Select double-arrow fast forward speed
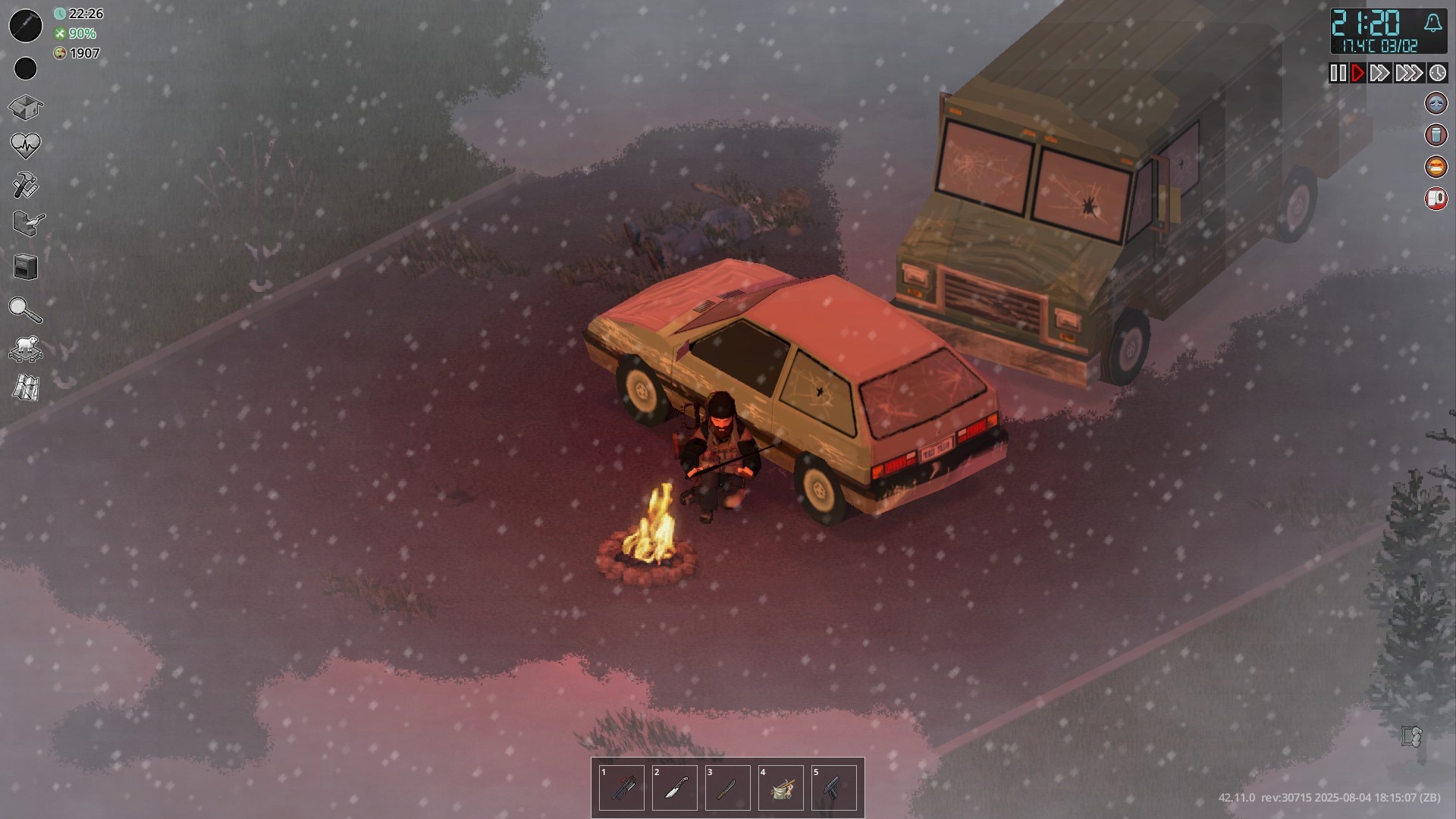The width and height of the screenshot is (1456, 819). pyautogui.click(x=1379, y=73)
